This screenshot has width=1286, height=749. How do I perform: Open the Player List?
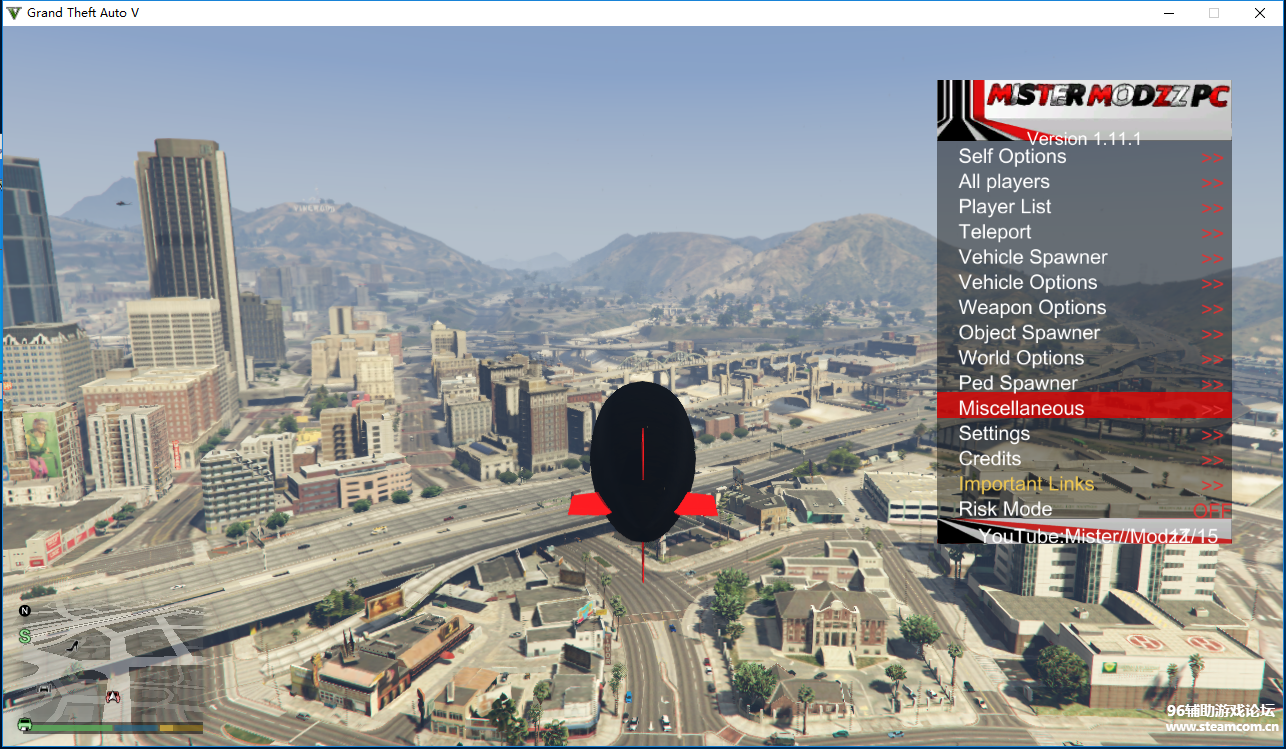pyautogui.click(x=1005, y=207)
